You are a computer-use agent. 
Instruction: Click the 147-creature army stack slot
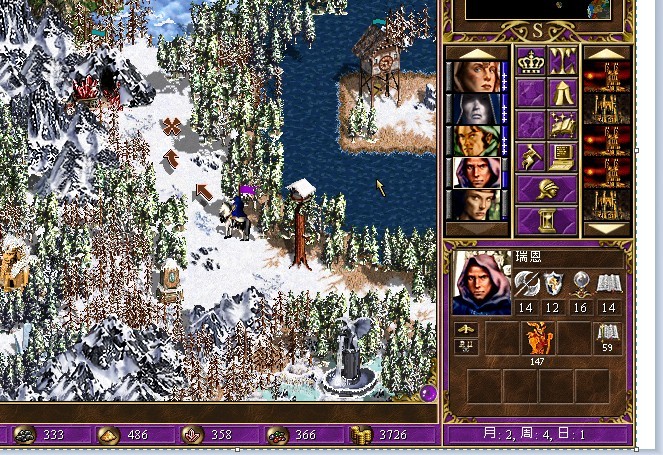537,341
